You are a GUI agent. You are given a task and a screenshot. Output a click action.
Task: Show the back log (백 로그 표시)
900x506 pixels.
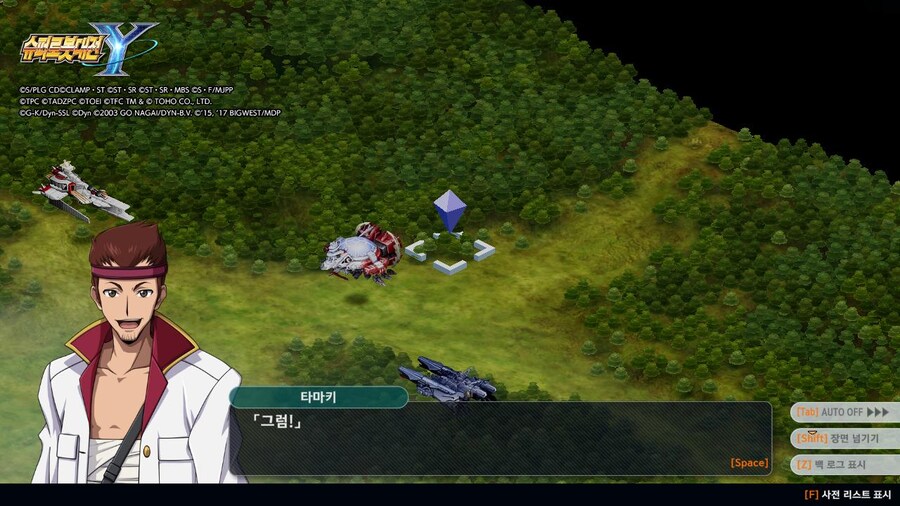[843, 465]
